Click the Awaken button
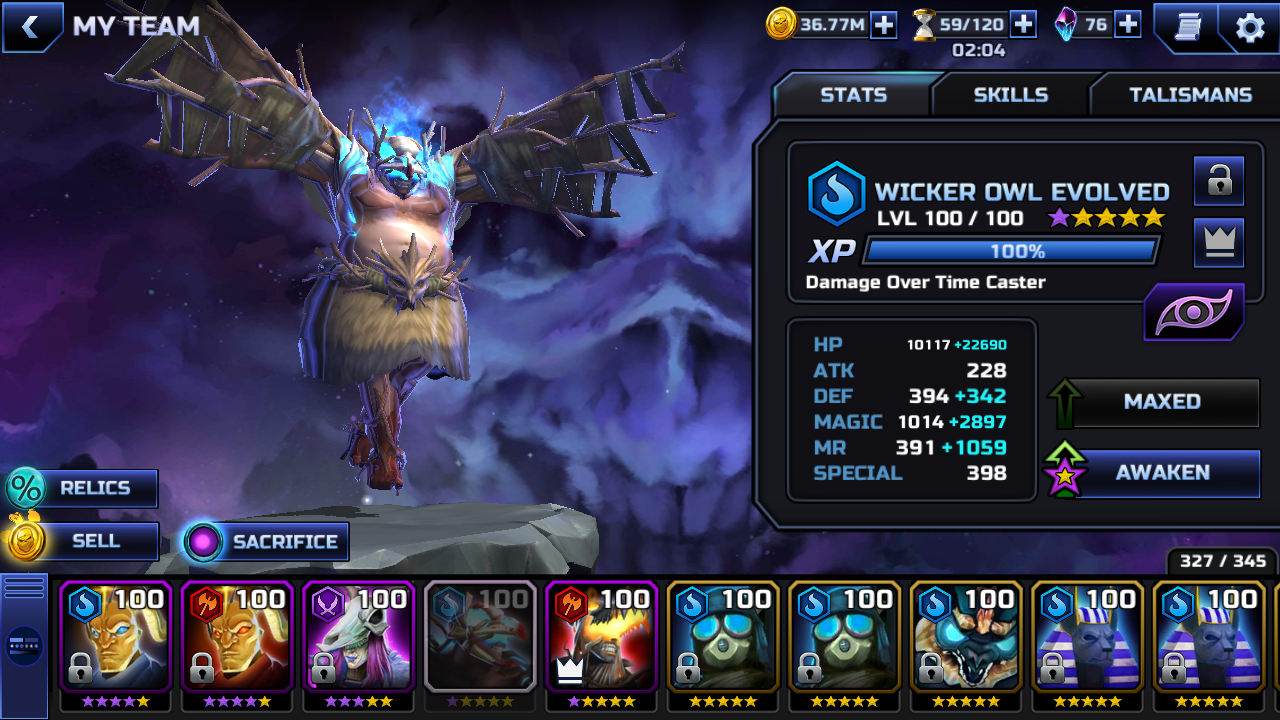Viewport: 1280px width, 720px height. point(1162,473)
